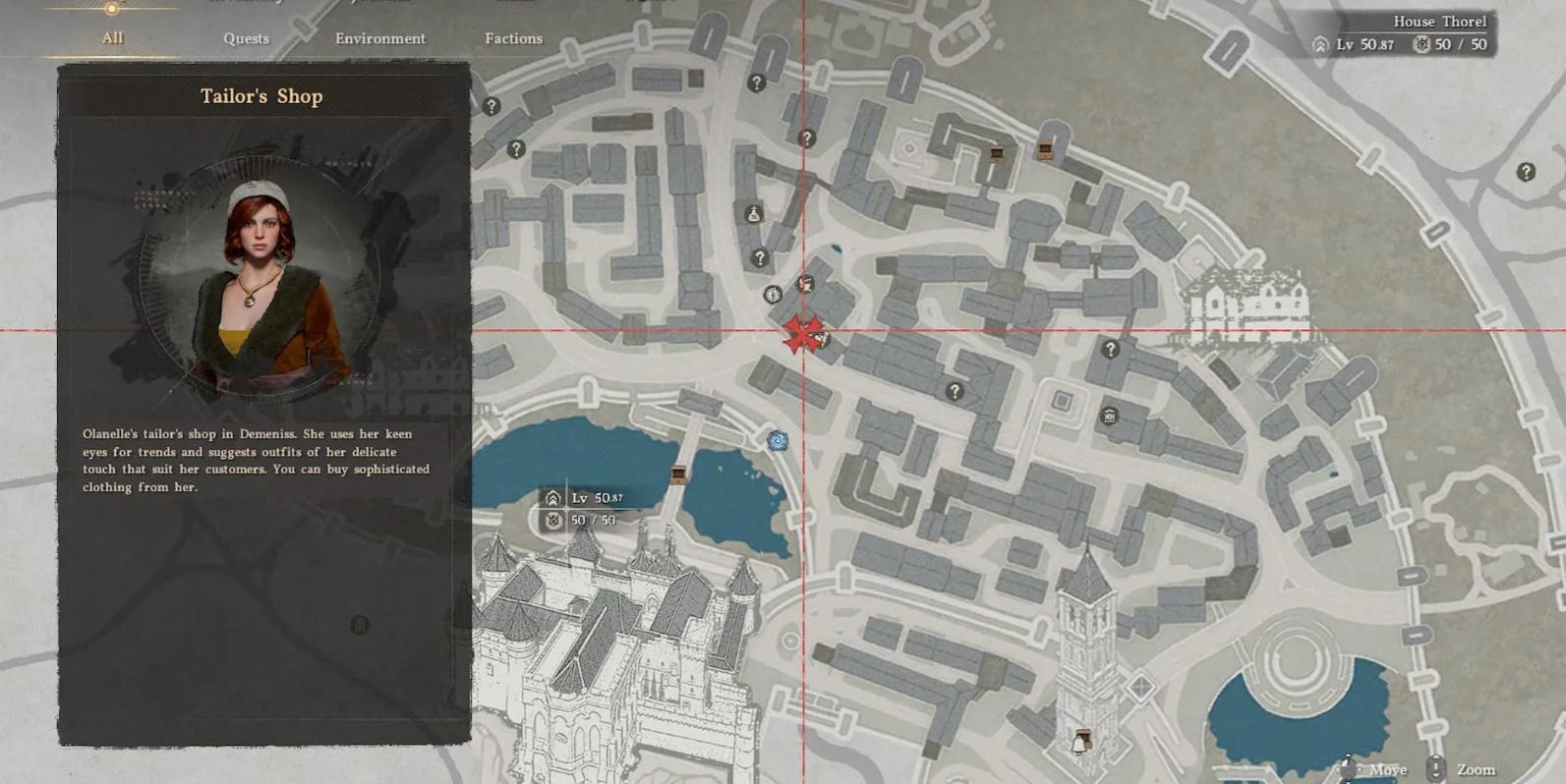Viewport: 1566px width, 784px height.
Task: Open the Quests map filter tab
Action: 246,38
